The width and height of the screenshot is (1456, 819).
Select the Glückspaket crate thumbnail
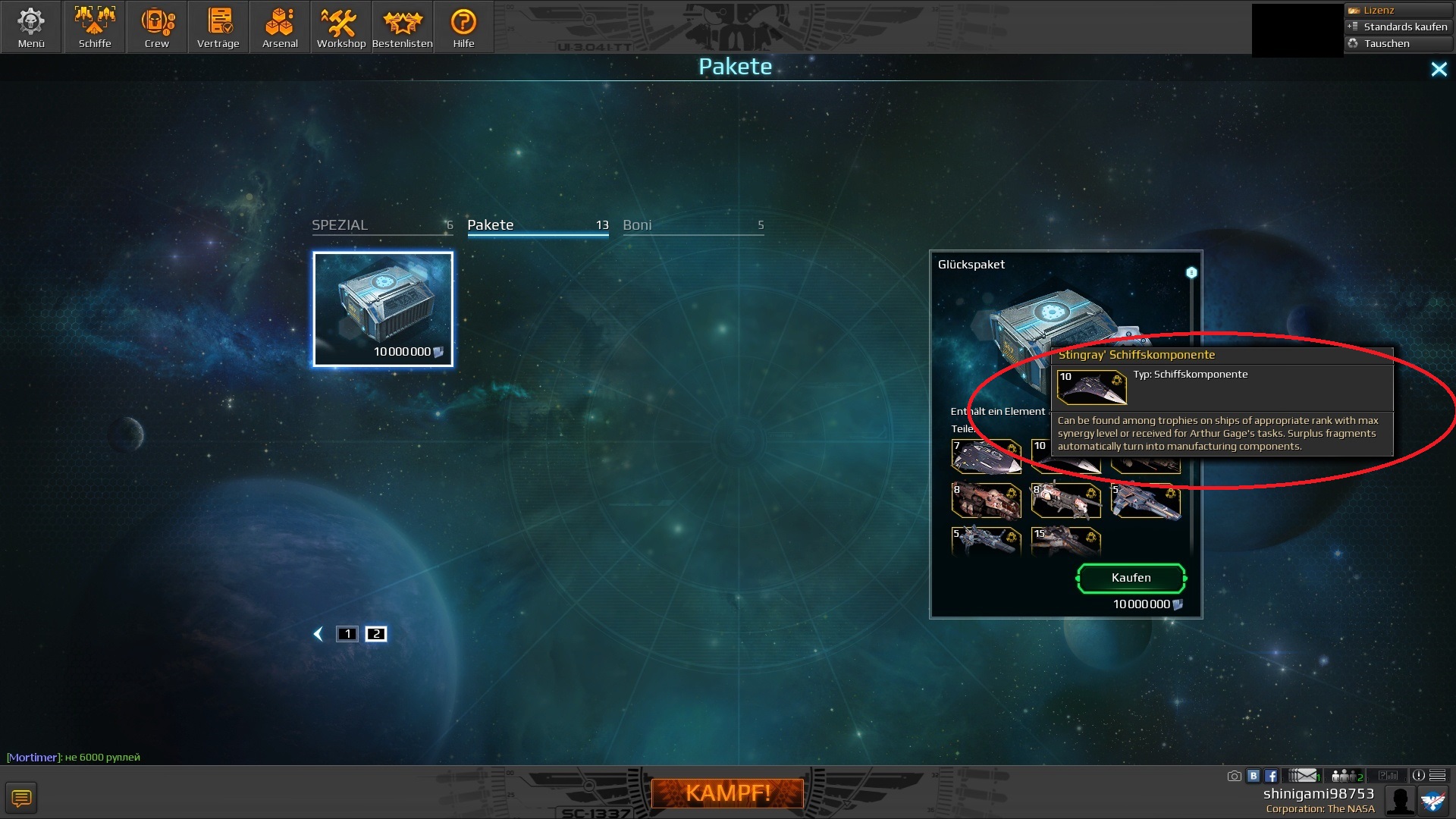click(x=383, y=309)
